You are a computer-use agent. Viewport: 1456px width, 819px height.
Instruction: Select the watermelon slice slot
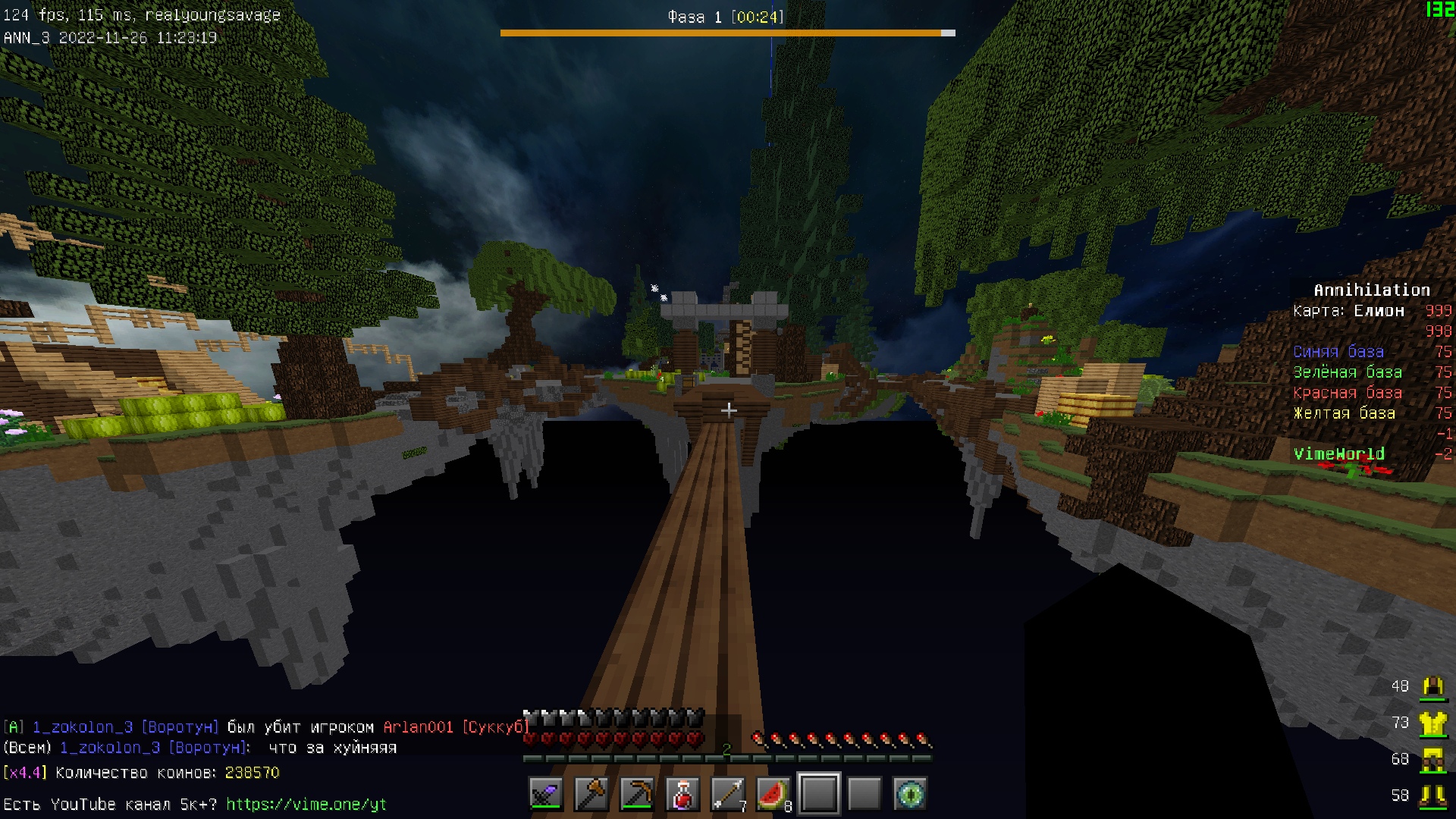(x=773, y=794)
